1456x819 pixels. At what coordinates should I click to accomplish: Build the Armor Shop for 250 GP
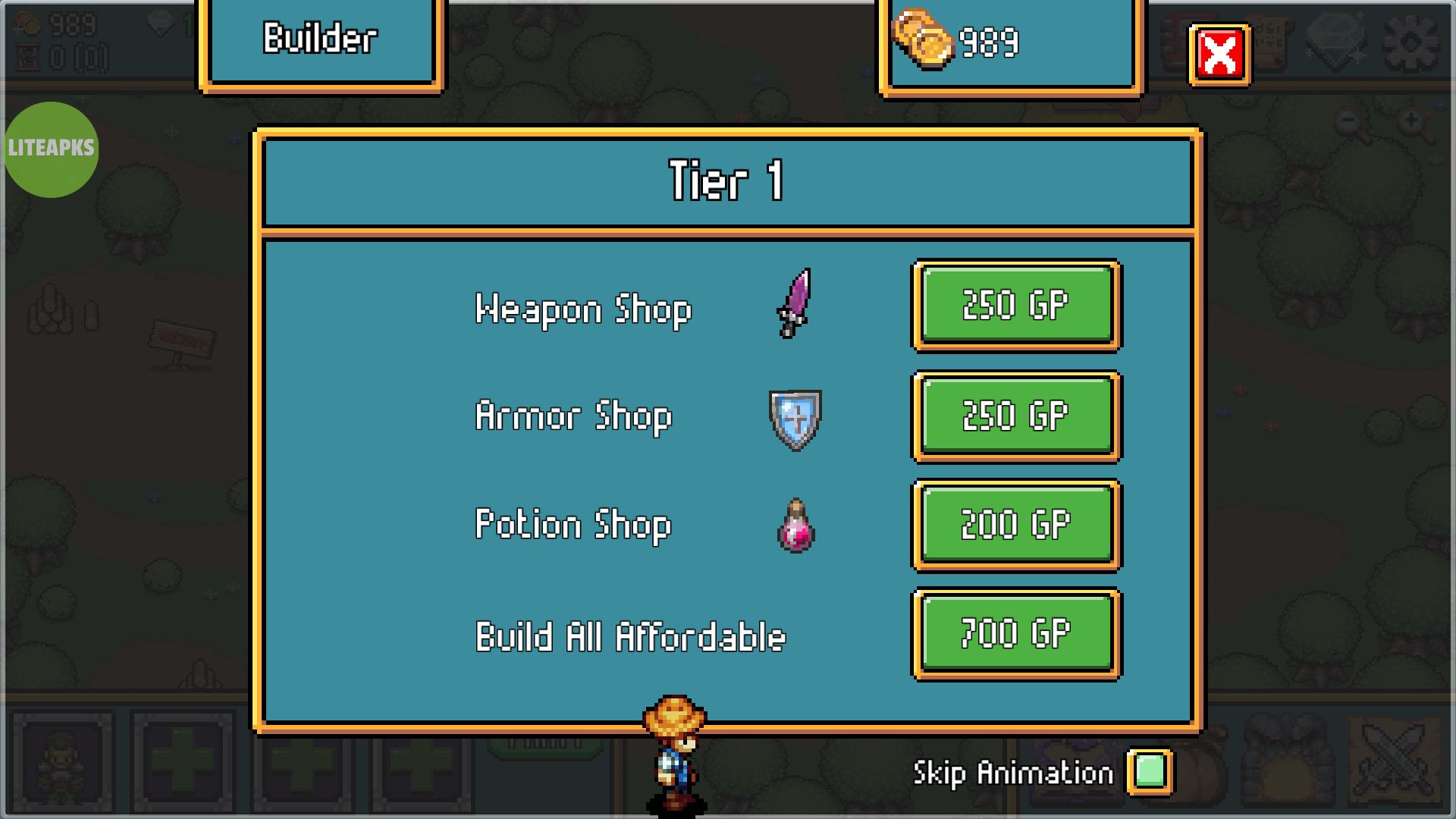[1015, 416]
